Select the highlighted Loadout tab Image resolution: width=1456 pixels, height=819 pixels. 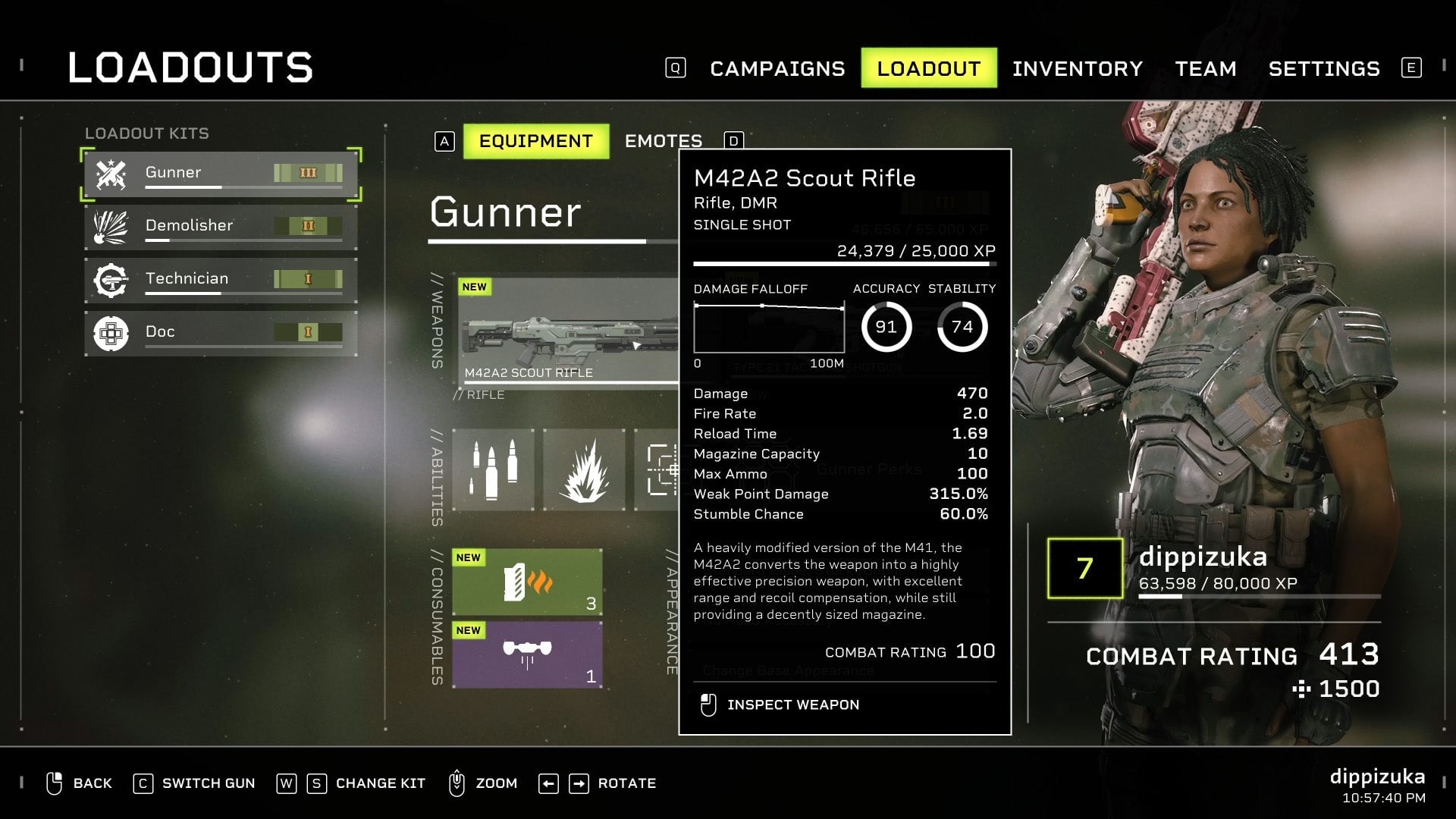click(928, 69)
